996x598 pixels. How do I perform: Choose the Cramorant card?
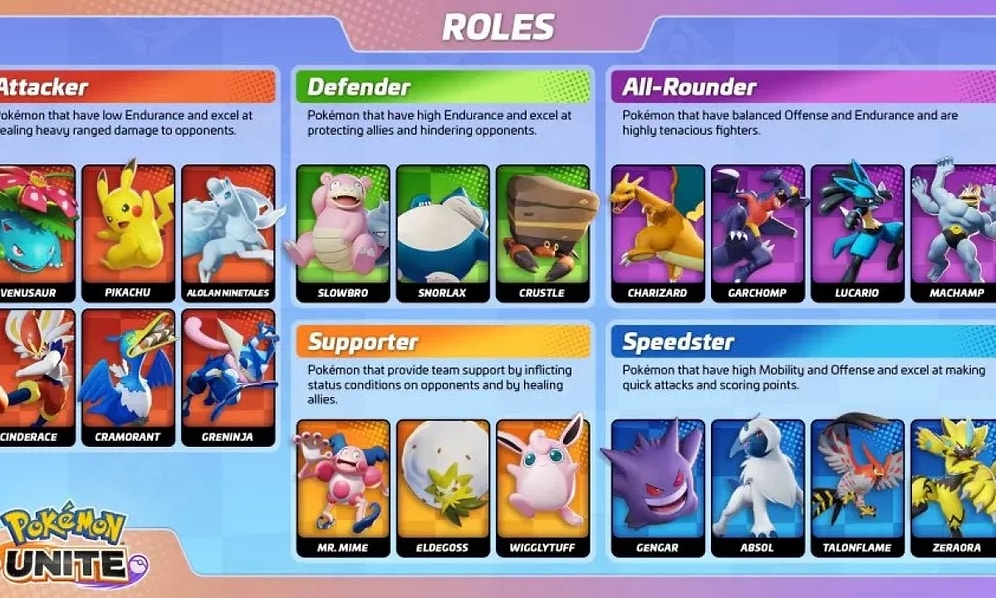128,377
